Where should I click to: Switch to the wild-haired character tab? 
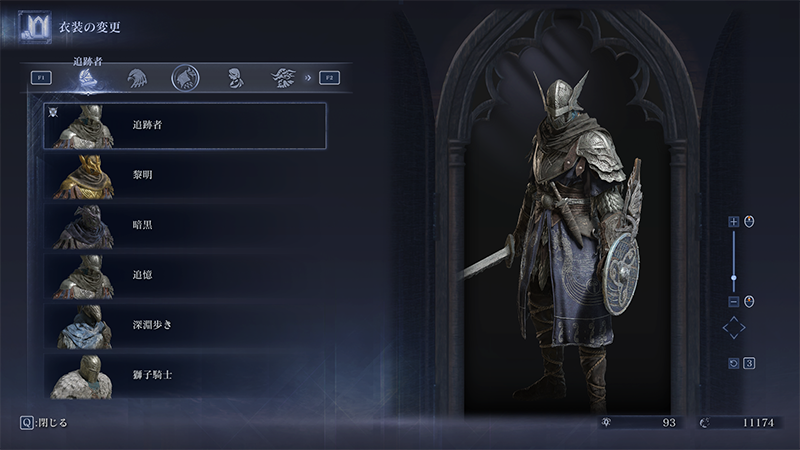282,77
